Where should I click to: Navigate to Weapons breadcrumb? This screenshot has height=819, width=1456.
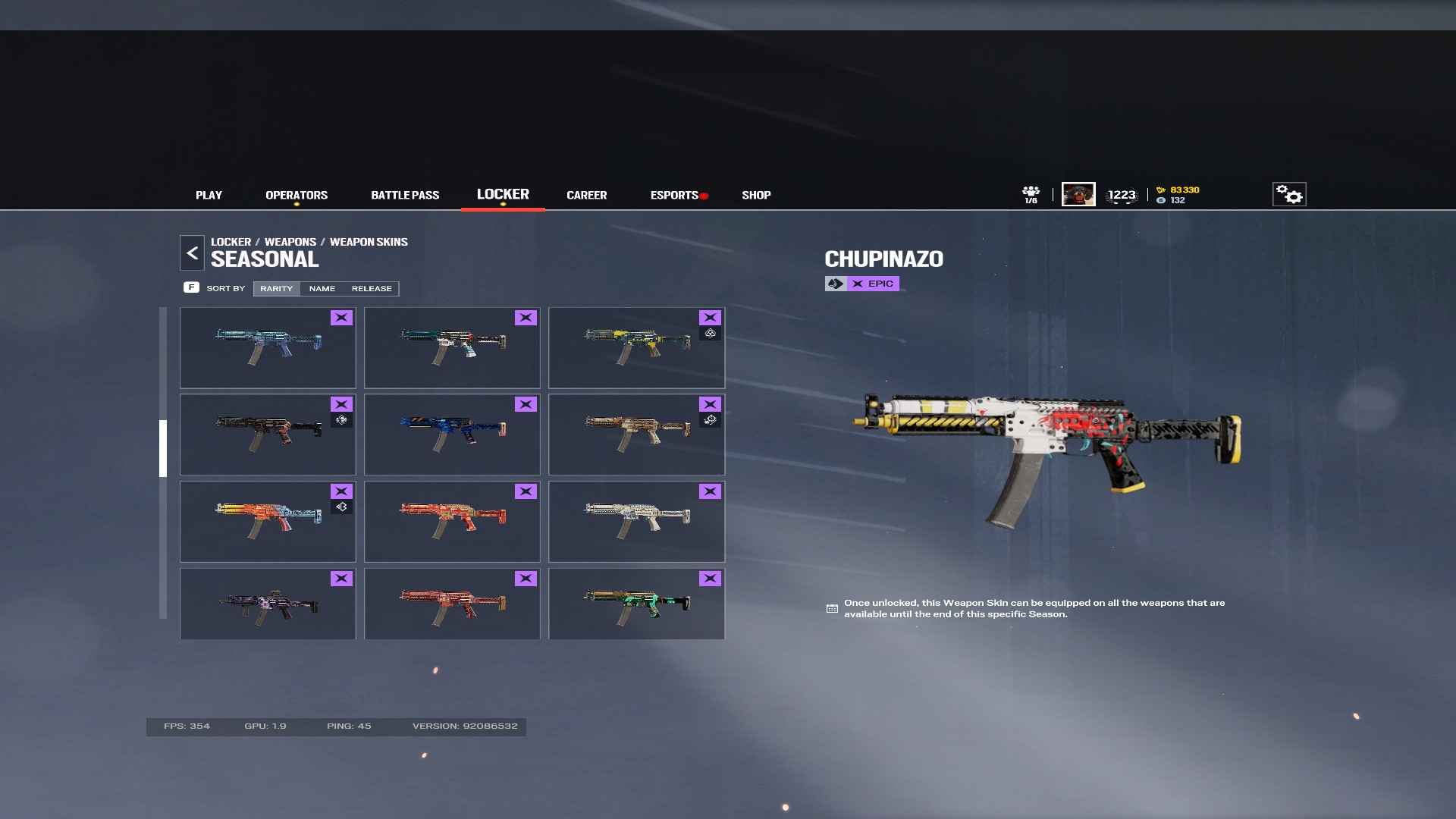pyautogui.click(x=290, y=242)
